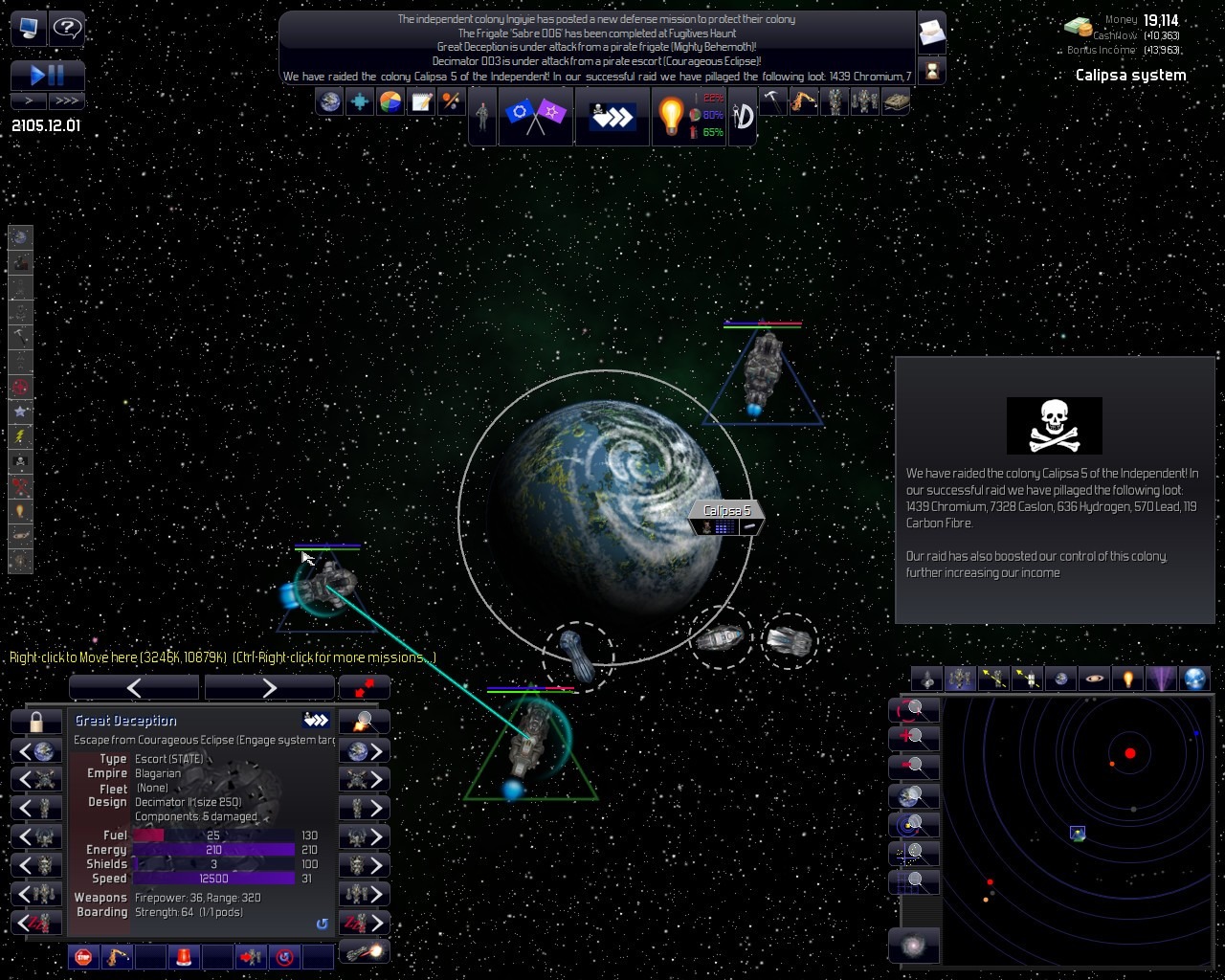Open the construction crane icon in top toolbar
Screen dimensions: 1225x980
click(x=803, y=101)
